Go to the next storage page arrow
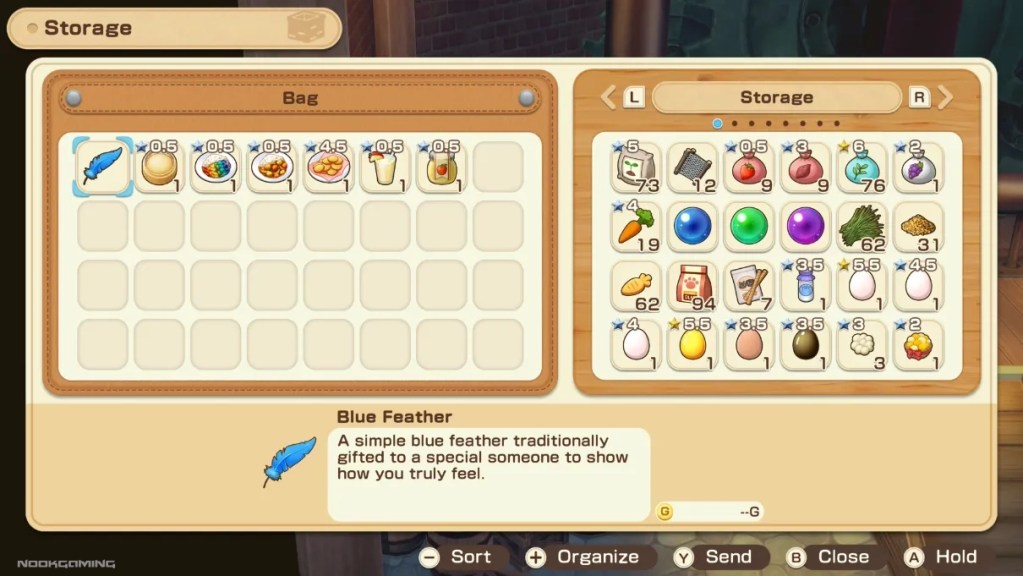The image size is (1023, 576). pos(944,97)
